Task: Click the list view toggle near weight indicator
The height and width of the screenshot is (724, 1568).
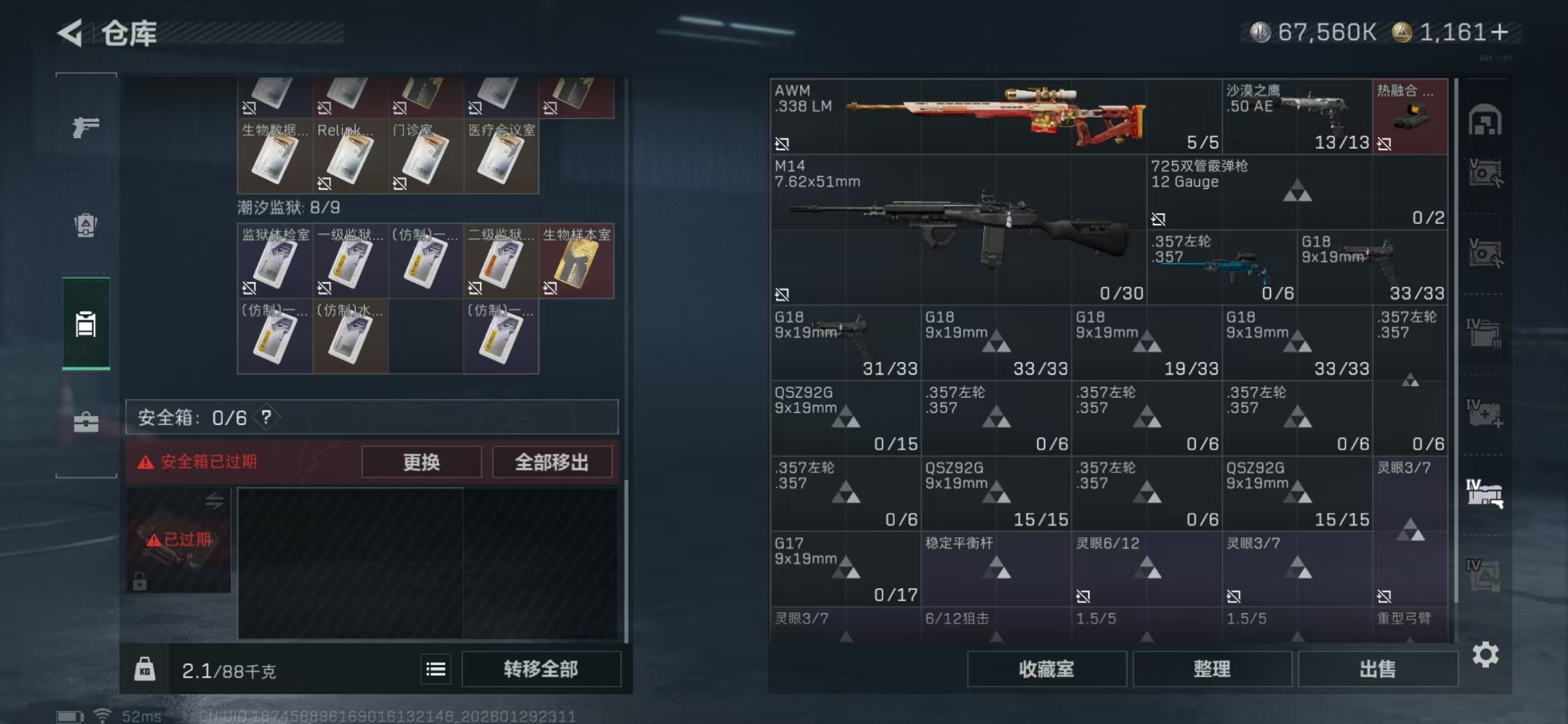Action: coord(435,668)
